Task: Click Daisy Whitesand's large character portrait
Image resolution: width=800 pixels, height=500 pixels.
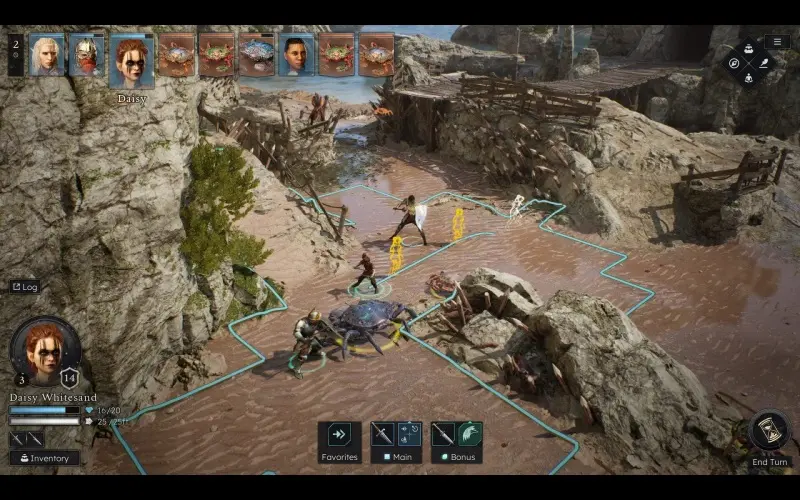Action: point(45,350)
